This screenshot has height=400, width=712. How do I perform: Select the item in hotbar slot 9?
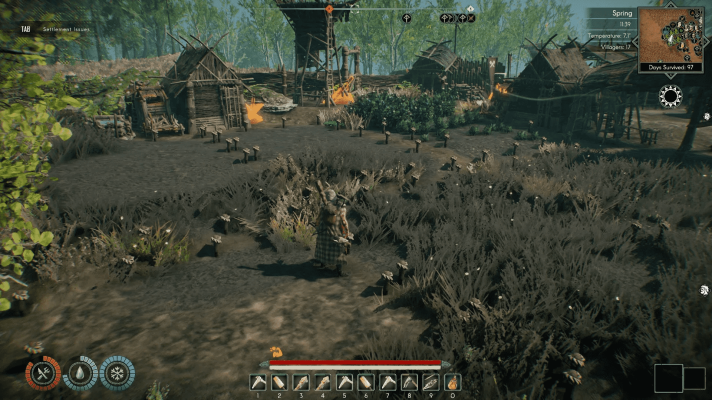tap(431, 381)
